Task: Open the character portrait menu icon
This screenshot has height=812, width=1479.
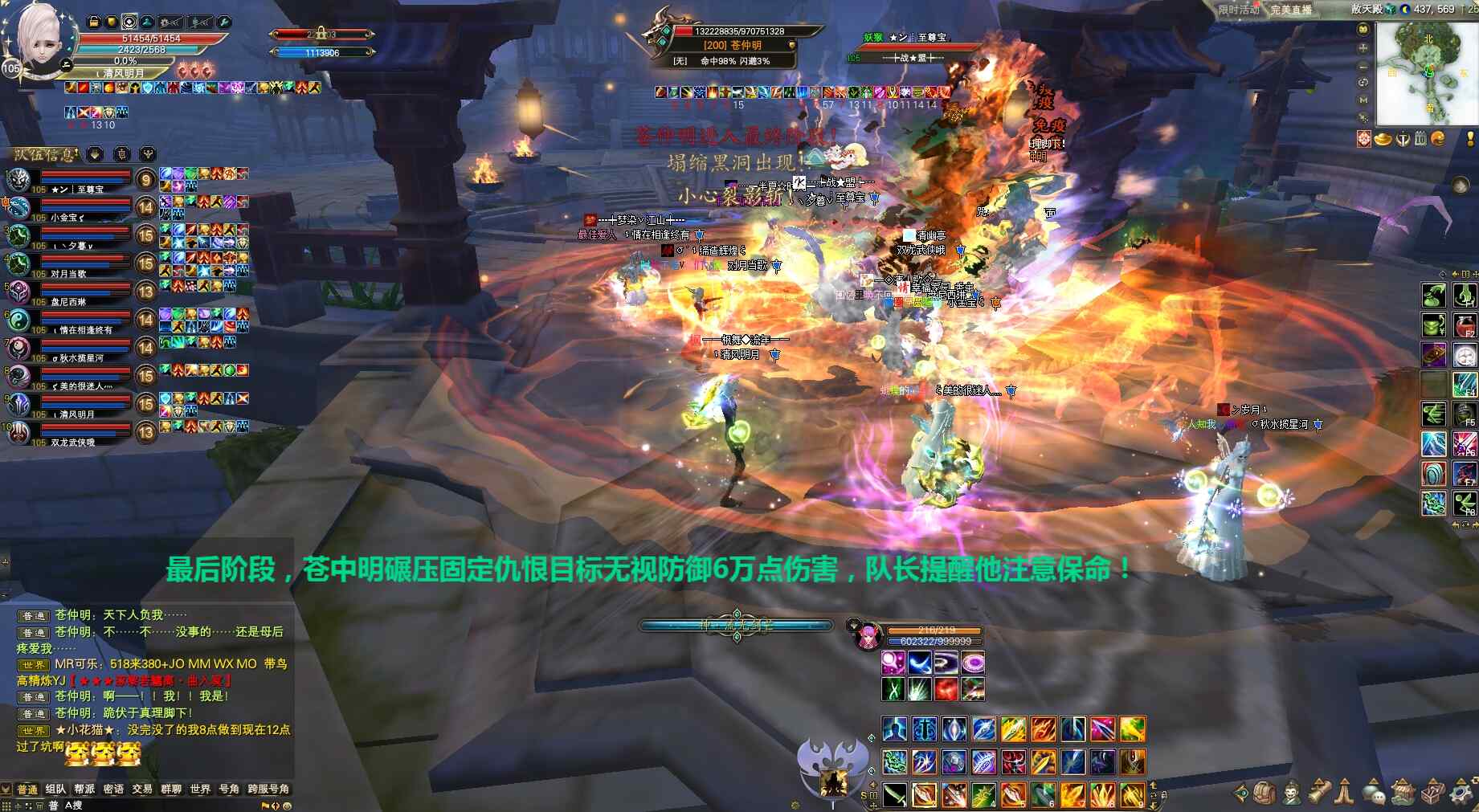Action: (1291, 793)
